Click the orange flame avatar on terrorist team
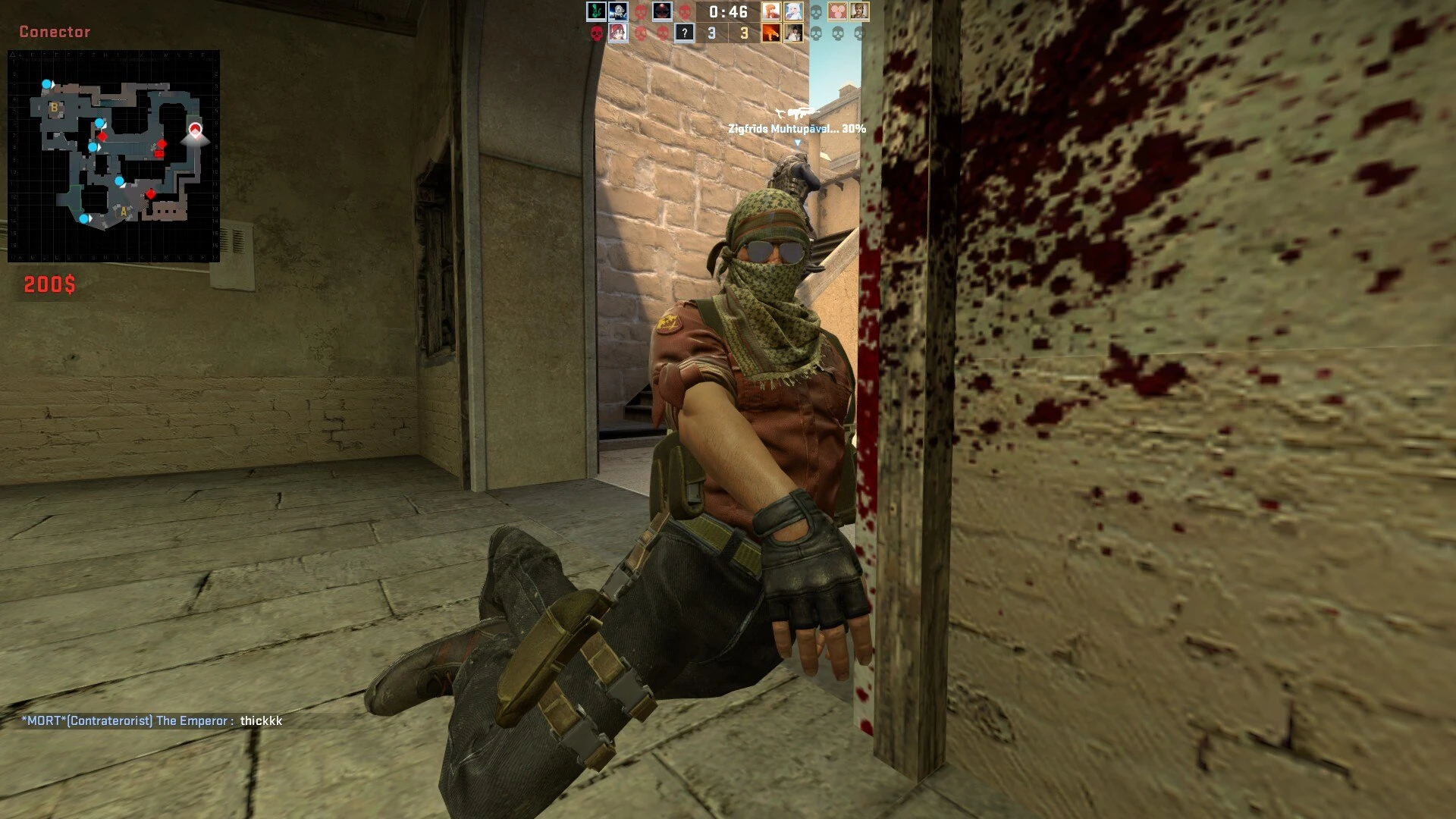 click(770, 33)
